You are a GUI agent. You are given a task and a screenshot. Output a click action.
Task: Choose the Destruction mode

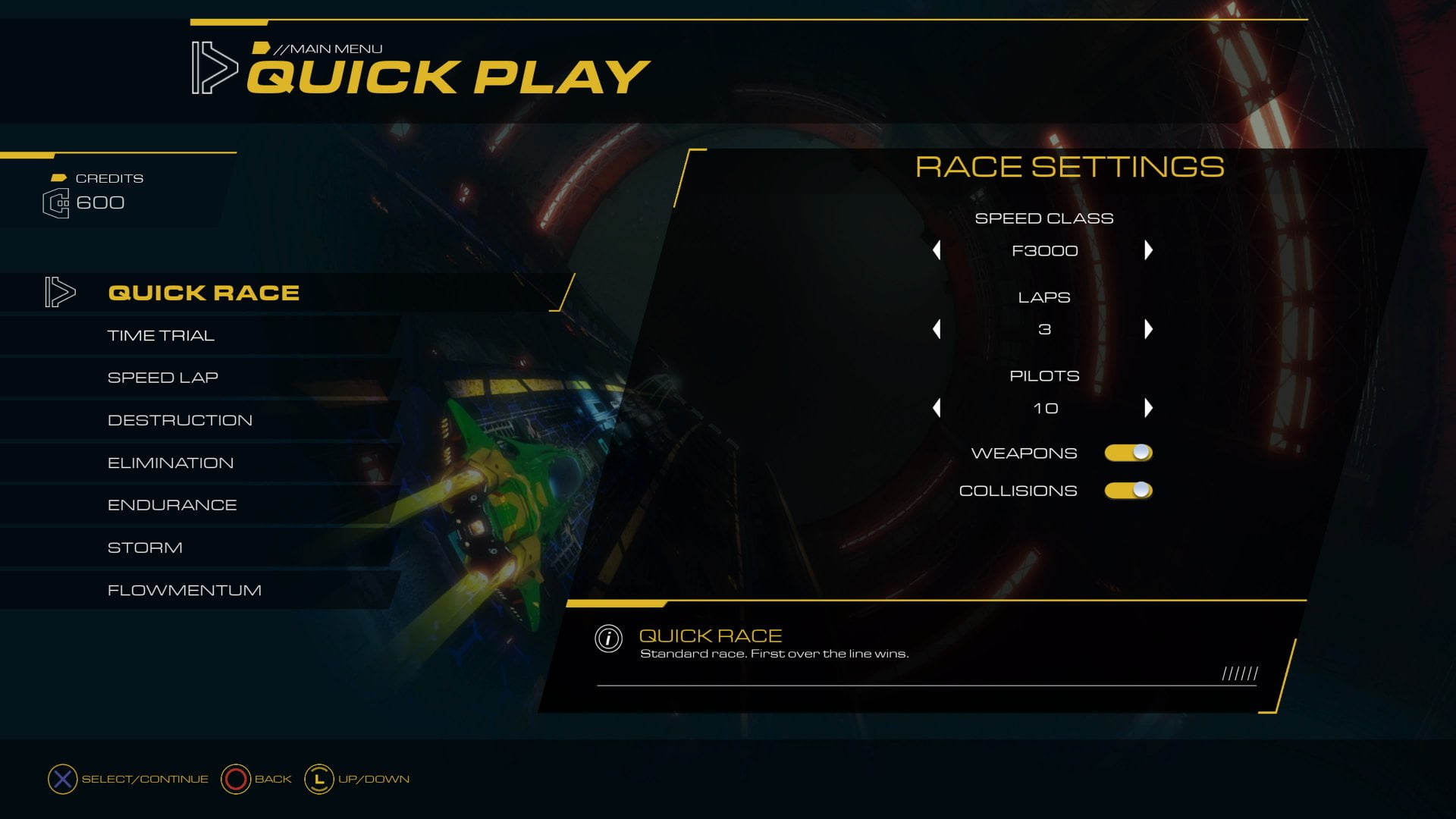tap(180, 419)
